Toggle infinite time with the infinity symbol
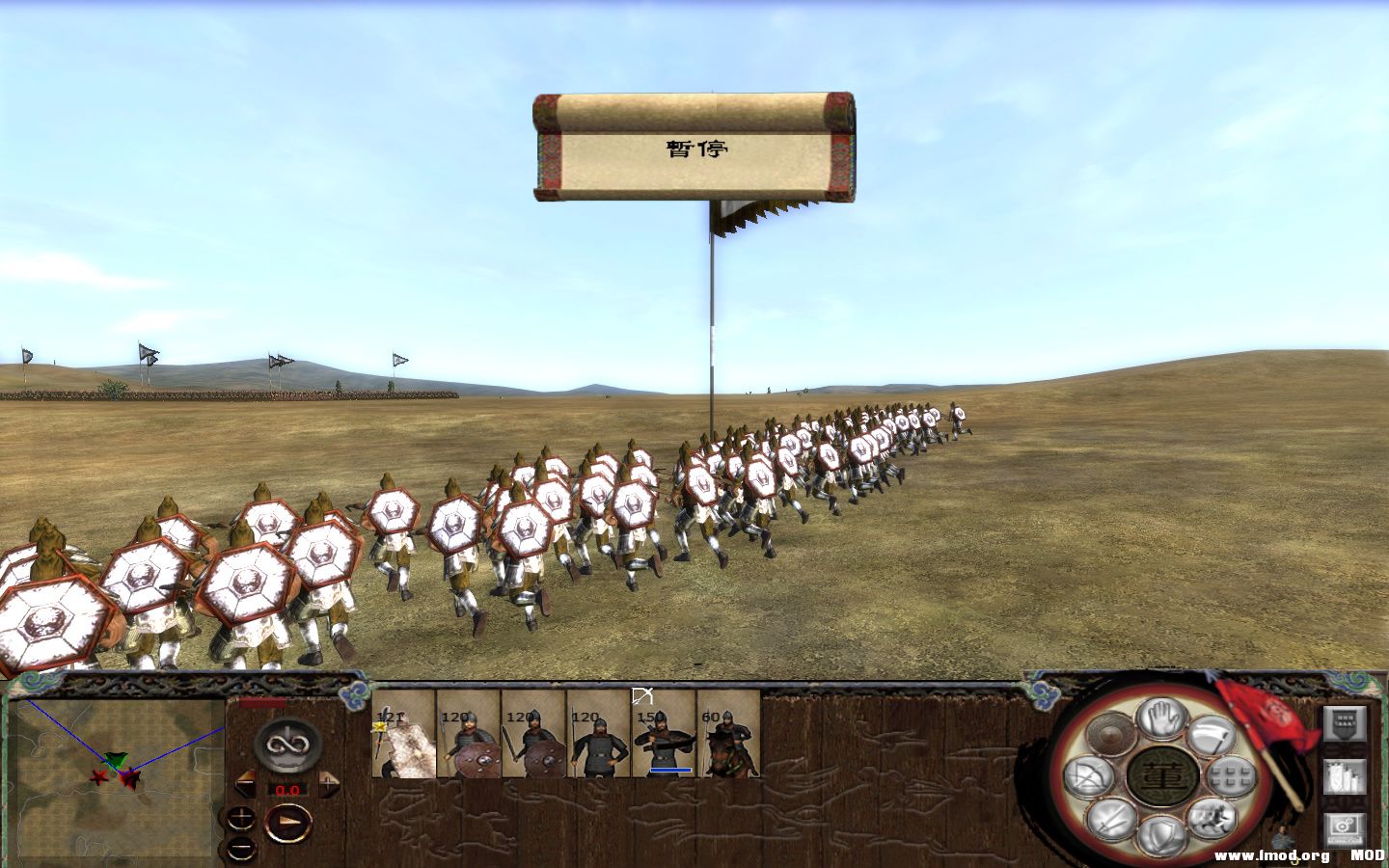This screenshot has width=1389, height=868. 286,744
